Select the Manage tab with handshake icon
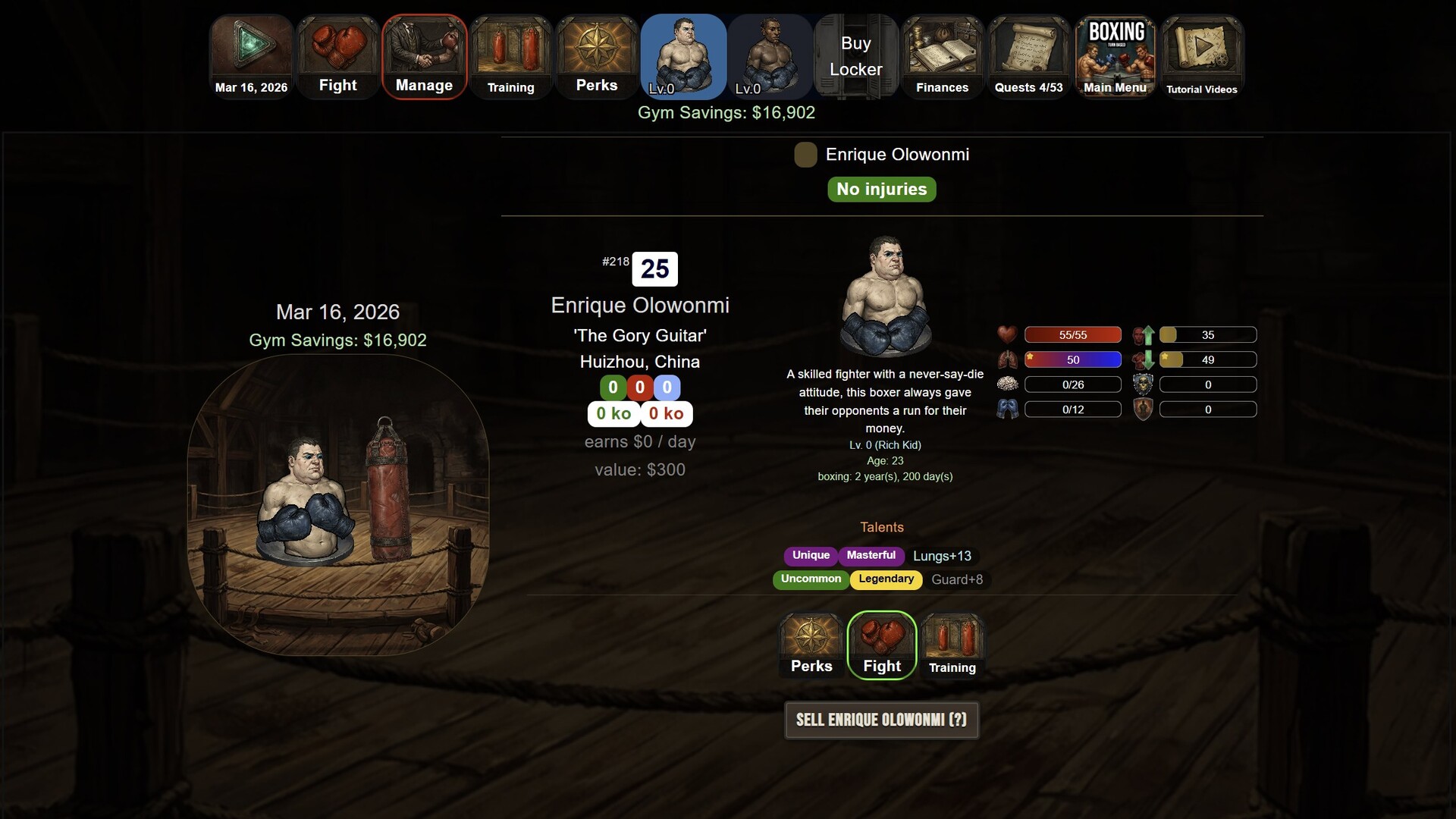The height and width of the screenshot is (819, 1456). point(424,57)
